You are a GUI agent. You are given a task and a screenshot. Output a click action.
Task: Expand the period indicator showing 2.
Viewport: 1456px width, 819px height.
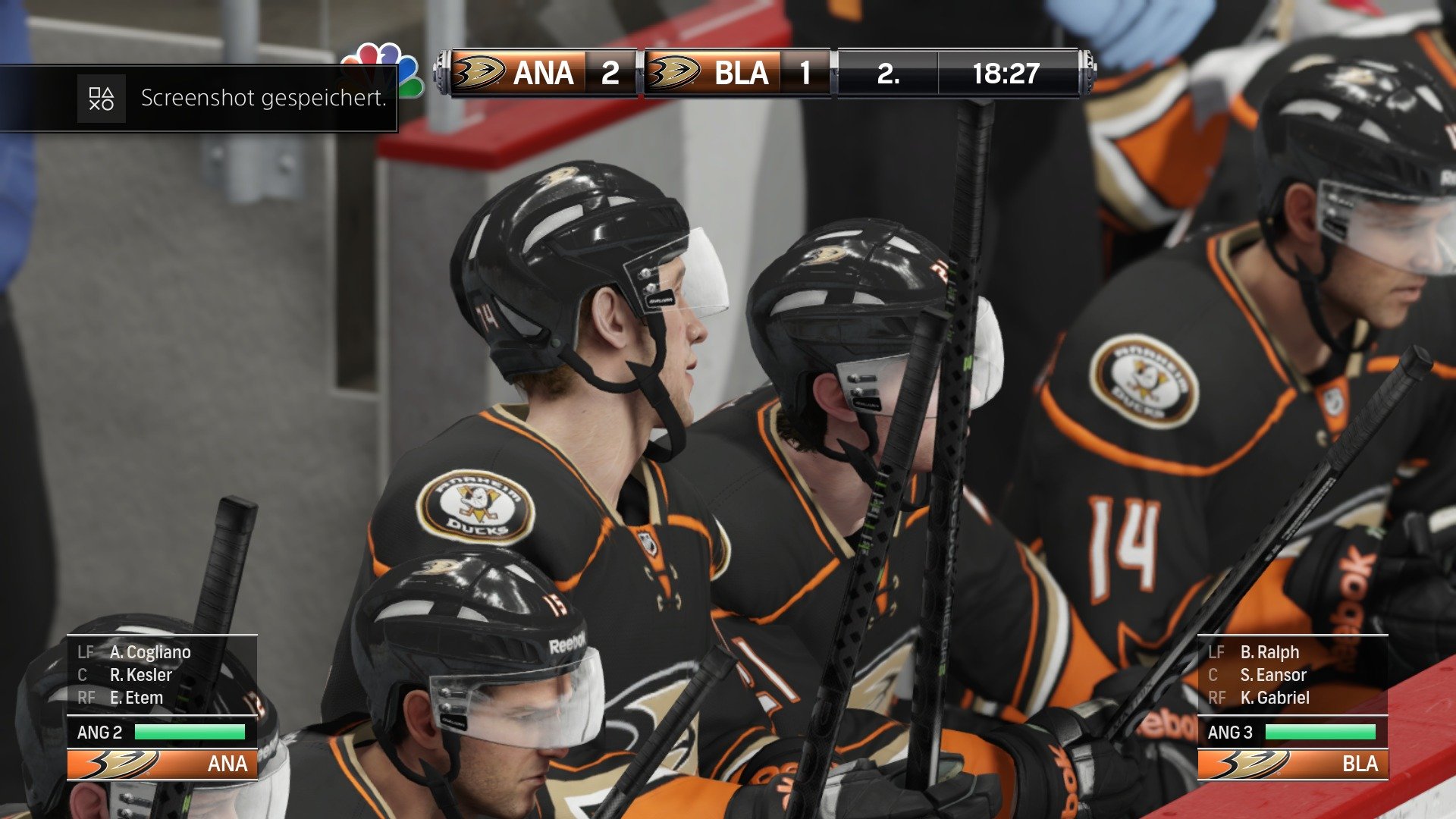pos(886,74)
